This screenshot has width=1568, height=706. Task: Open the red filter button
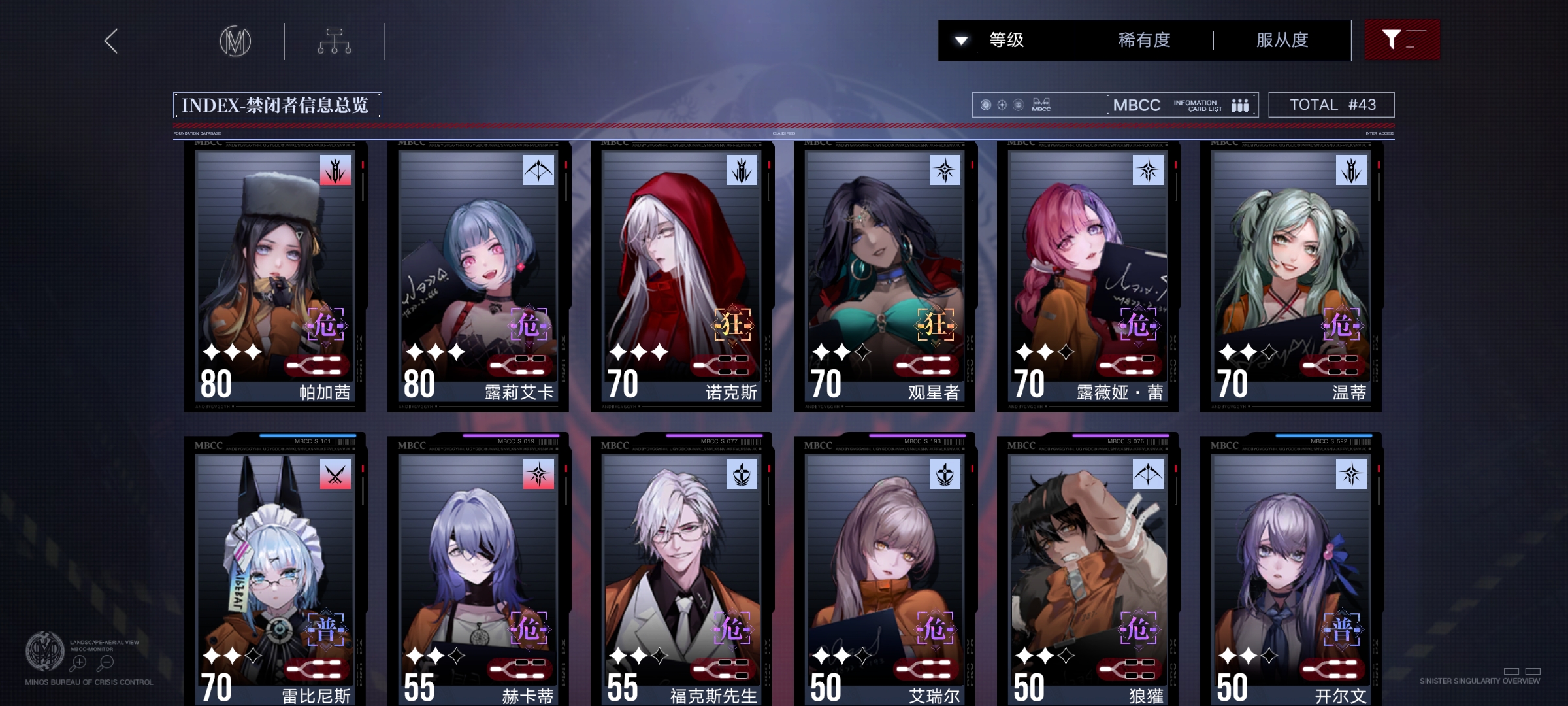(x=1402, y=41)
